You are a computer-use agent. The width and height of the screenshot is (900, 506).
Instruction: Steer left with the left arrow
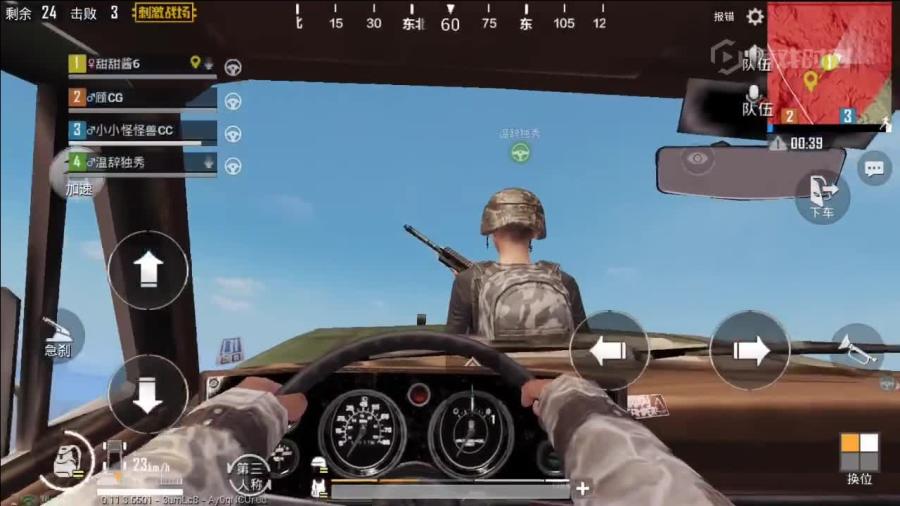pyautogui.click(x=609, y=350)
